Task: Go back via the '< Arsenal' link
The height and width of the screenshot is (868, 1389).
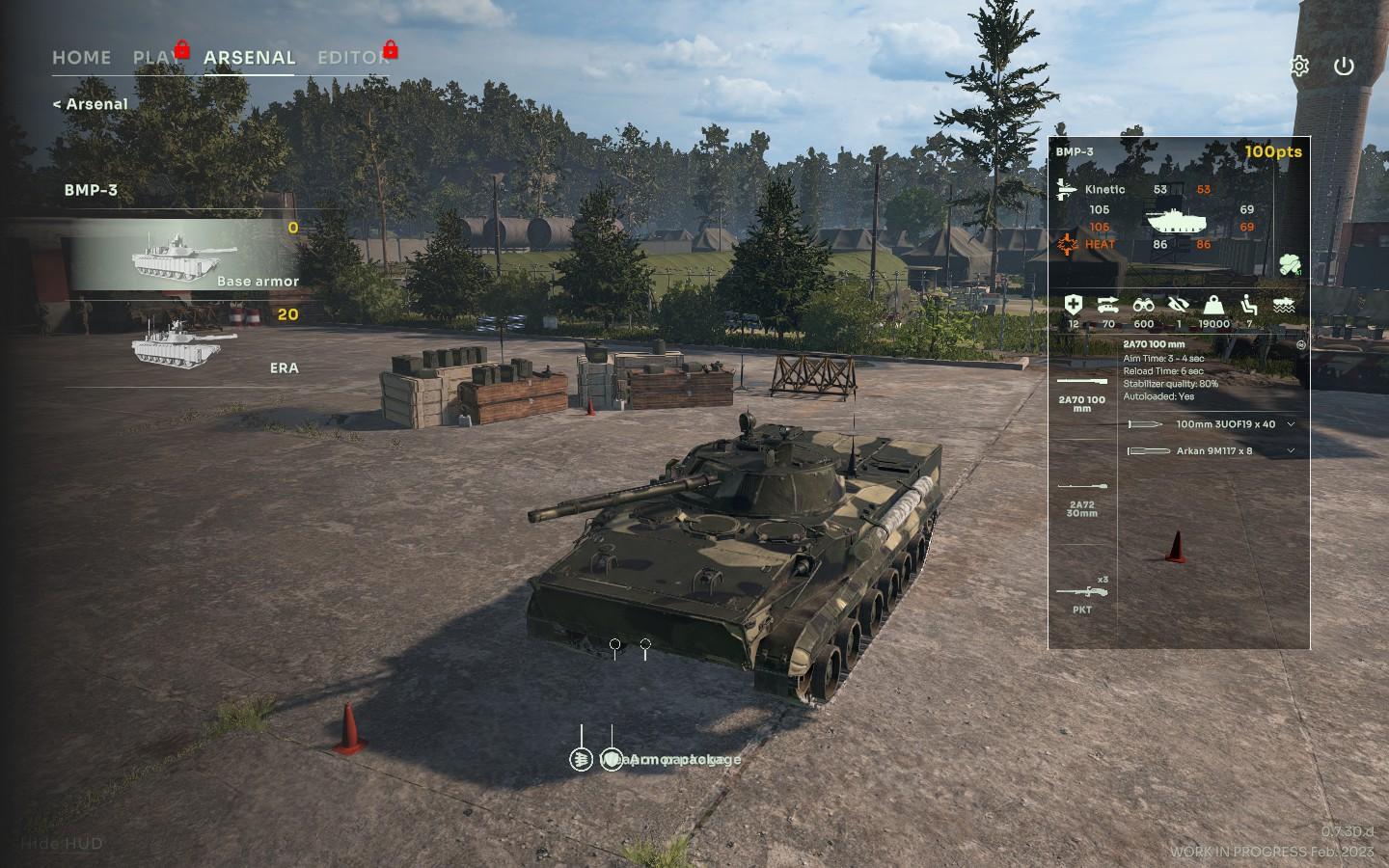Action: click(x=90, y=104)
